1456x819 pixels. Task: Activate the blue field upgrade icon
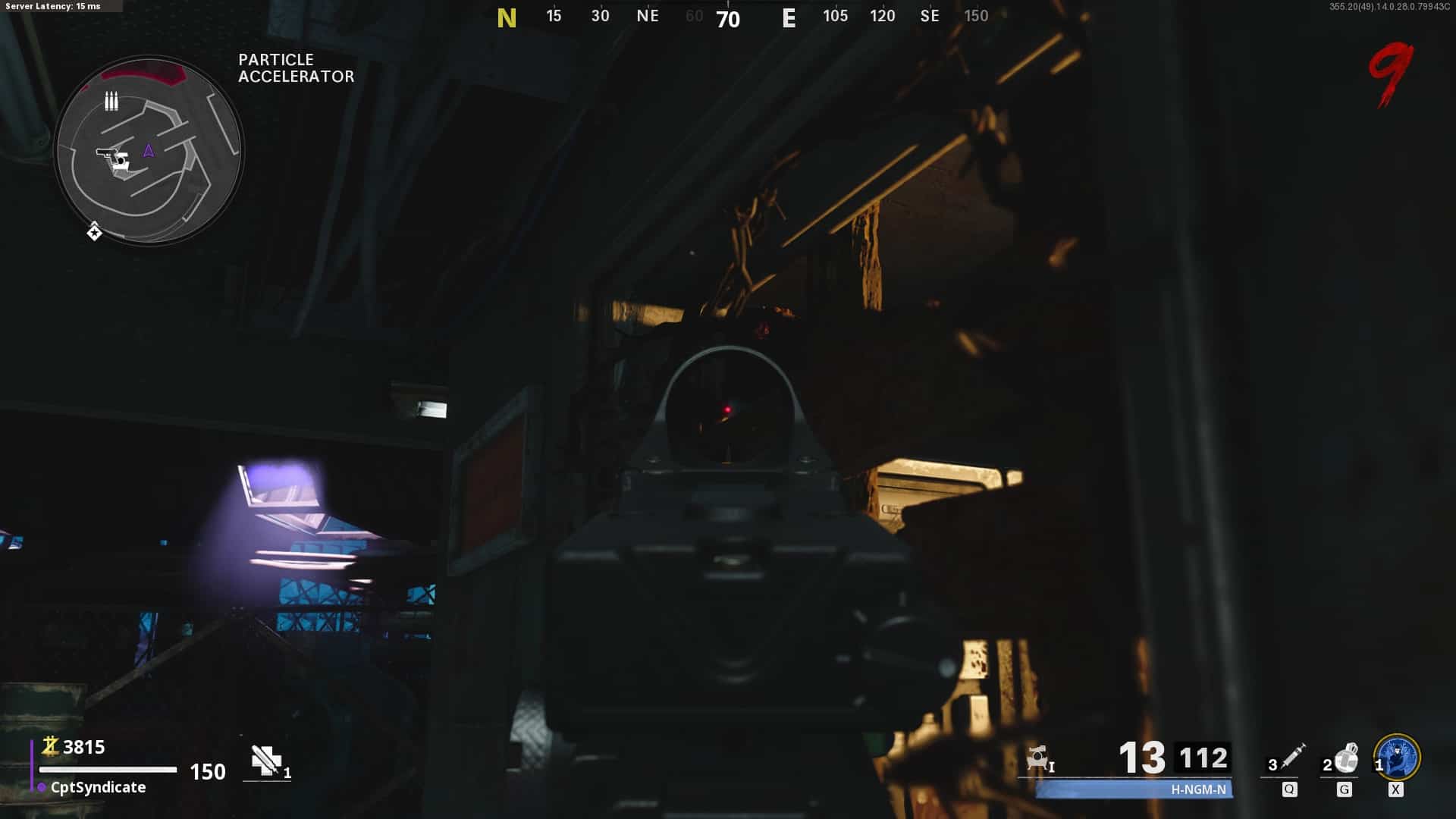pos(1397,758)
